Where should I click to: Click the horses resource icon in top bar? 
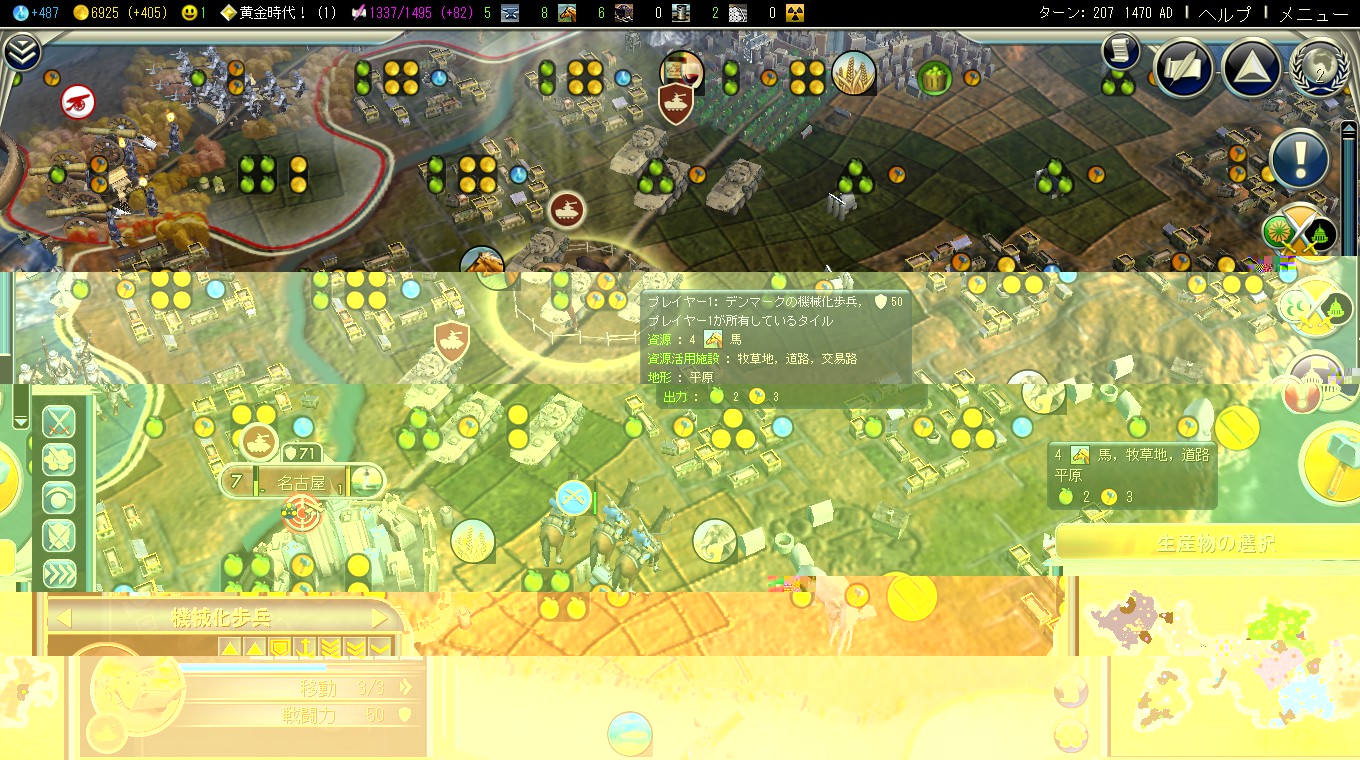coord(566,13)
